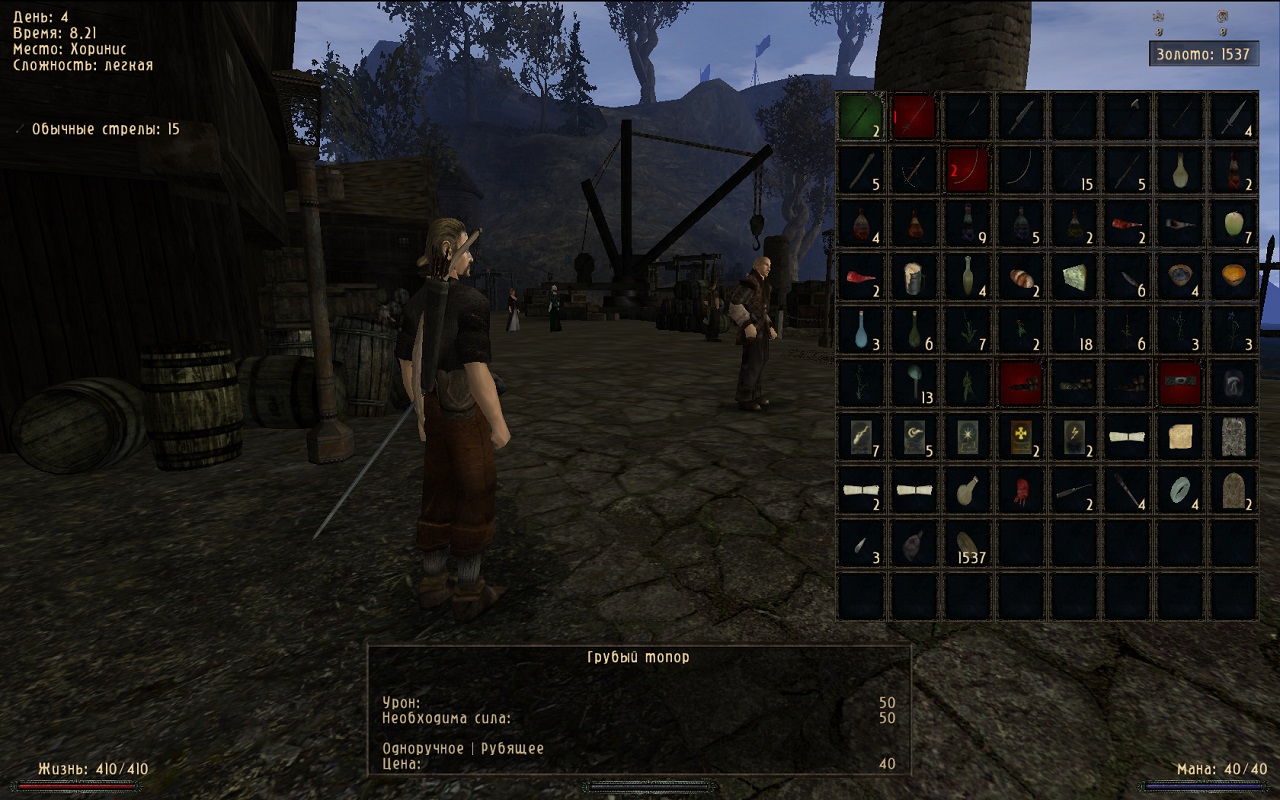Pick the frothy beer mug slot
Screen dimensions: 1280x800
[x=914, y=277]
